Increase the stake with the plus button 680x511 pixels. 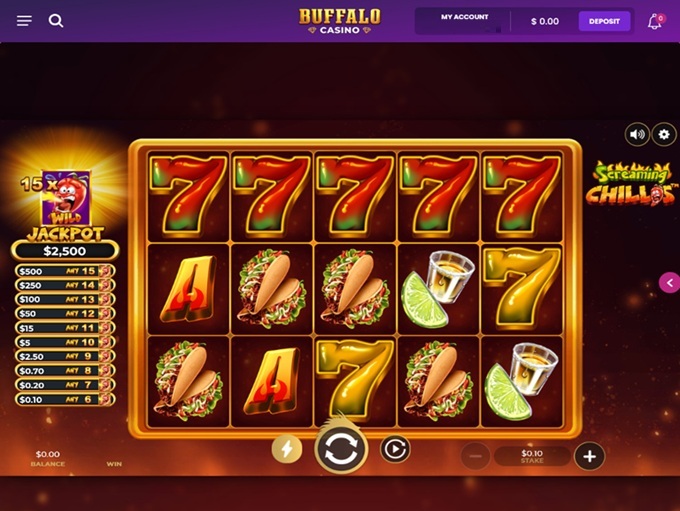pos(589,456)
